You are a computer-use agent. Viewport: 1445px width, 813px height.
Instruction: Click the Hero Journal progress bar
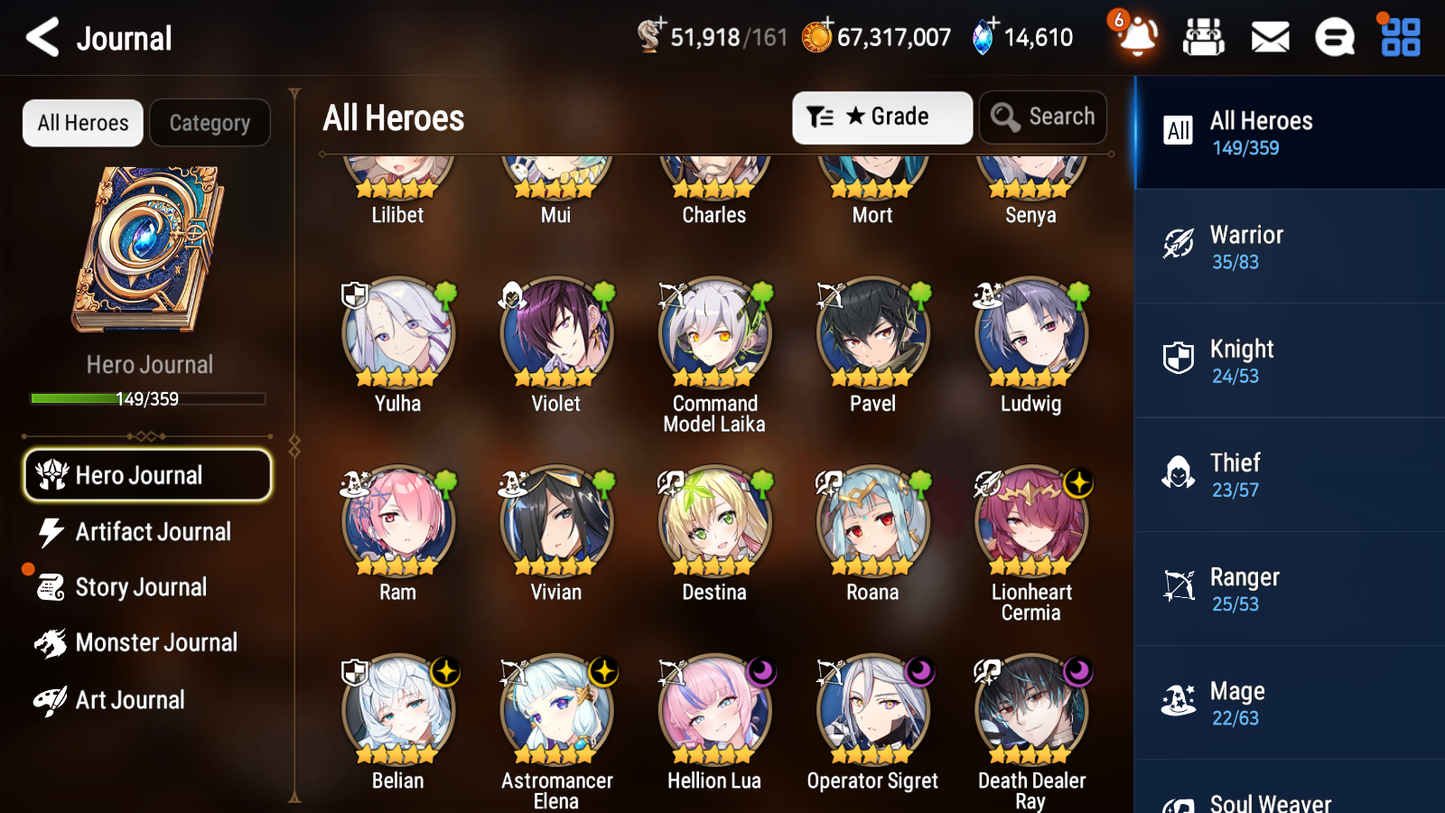[x=149, y=398]
